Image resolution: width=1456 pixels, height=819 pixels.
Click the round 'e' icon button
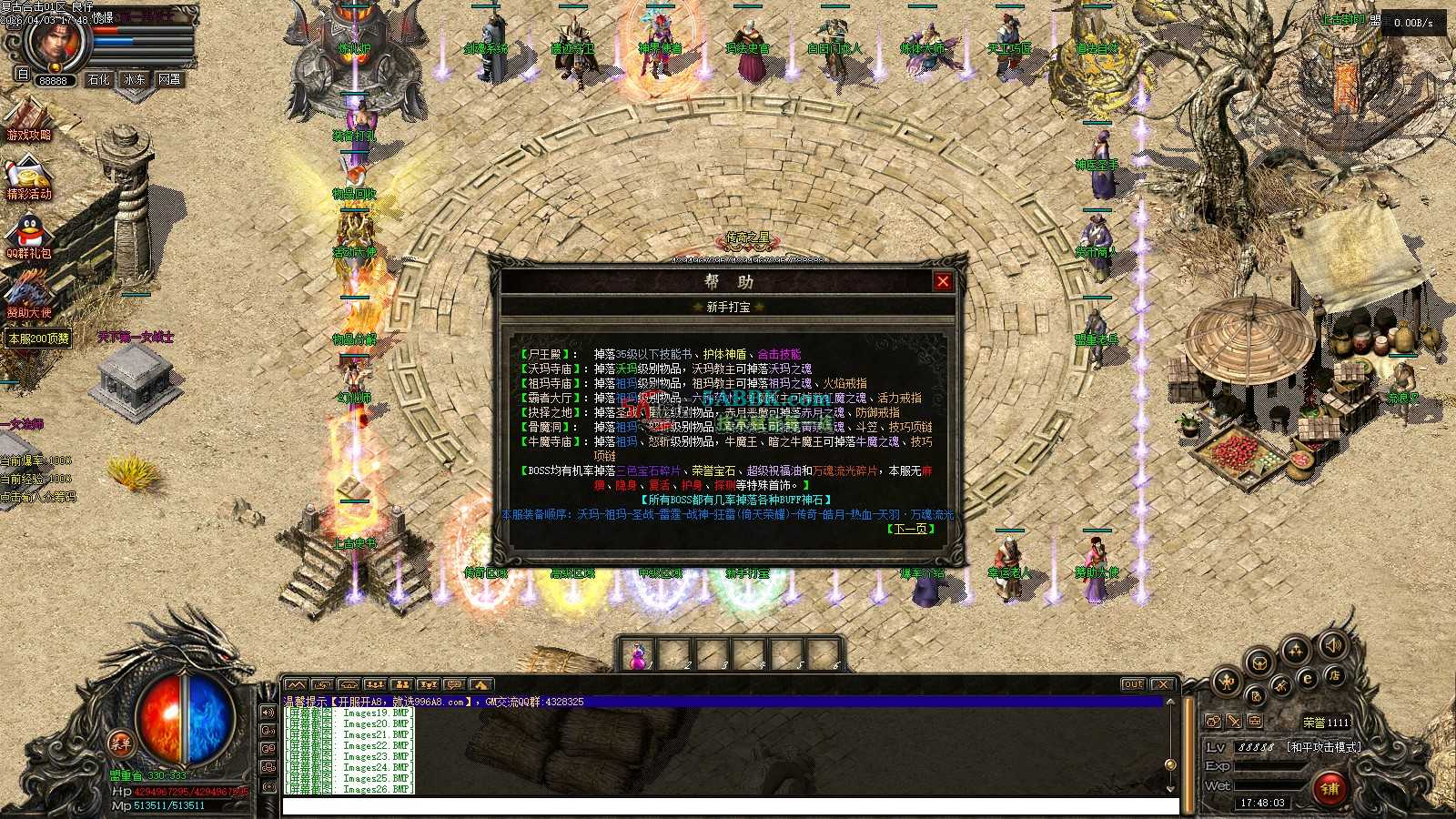coord(1308,678)
